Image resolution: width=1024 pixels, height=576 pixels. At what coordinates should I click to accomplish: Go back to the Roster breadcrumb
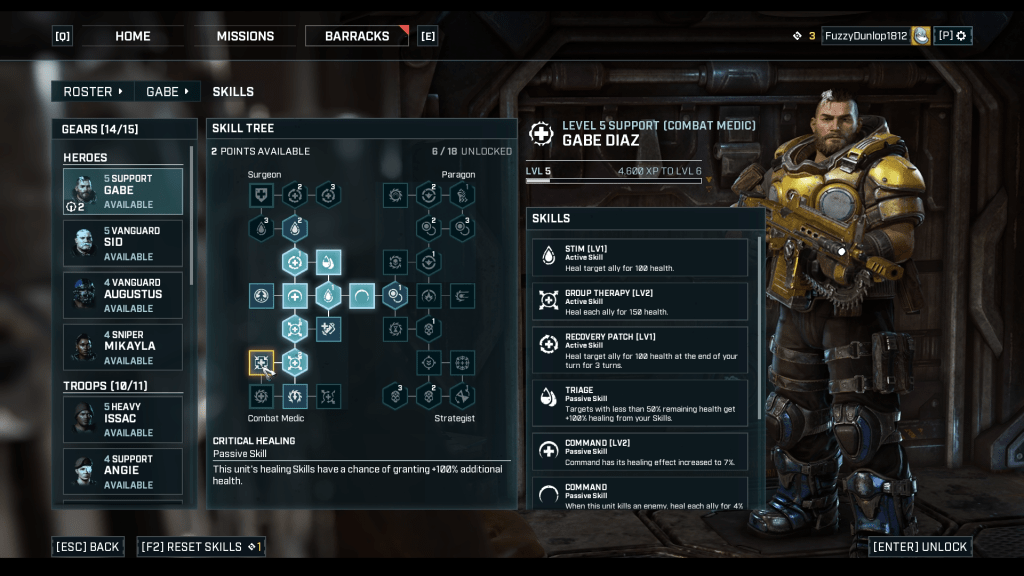(93, 91)
